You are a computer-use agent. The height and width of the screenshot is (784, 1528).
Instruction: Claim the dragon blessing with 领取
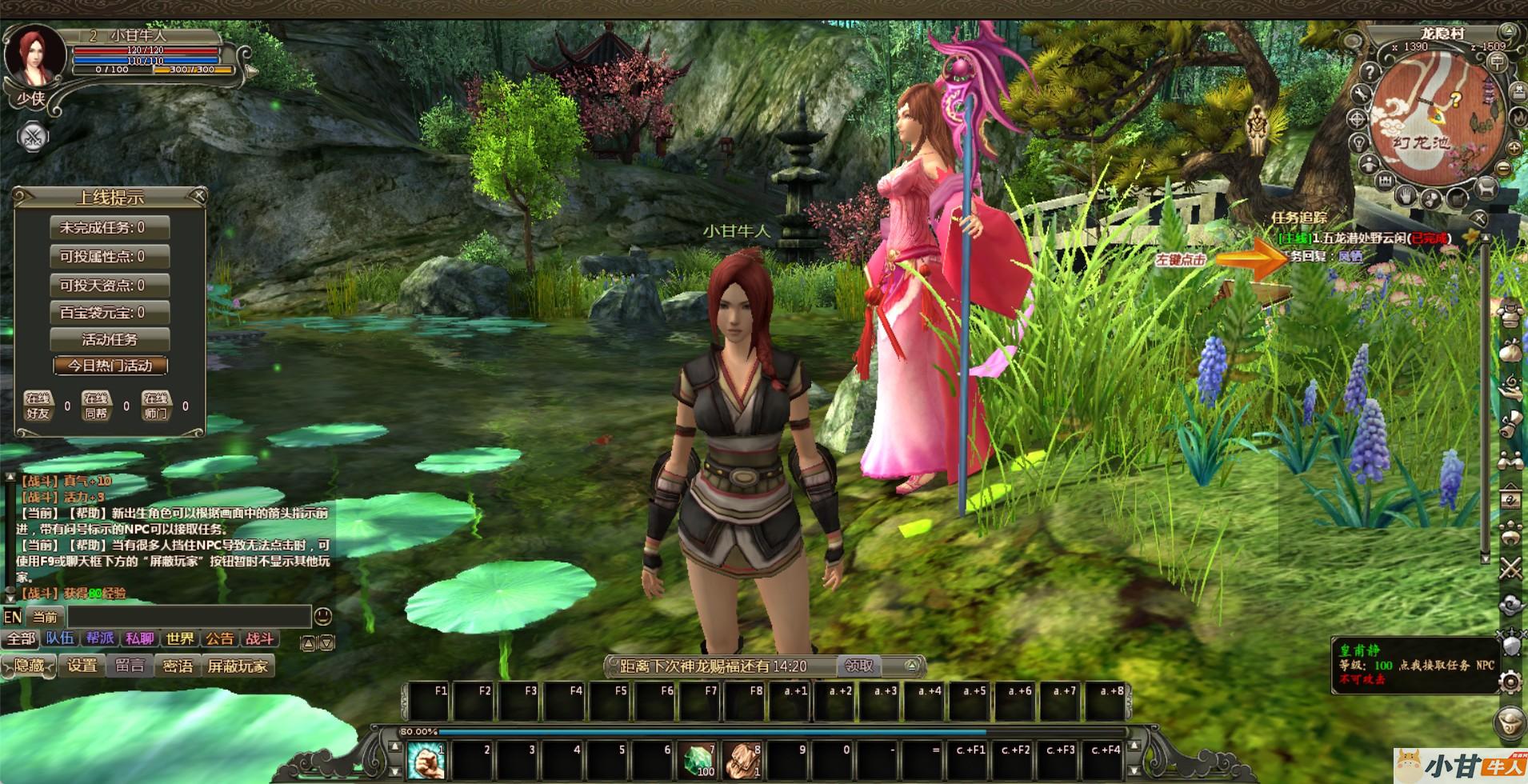point(859,666)
